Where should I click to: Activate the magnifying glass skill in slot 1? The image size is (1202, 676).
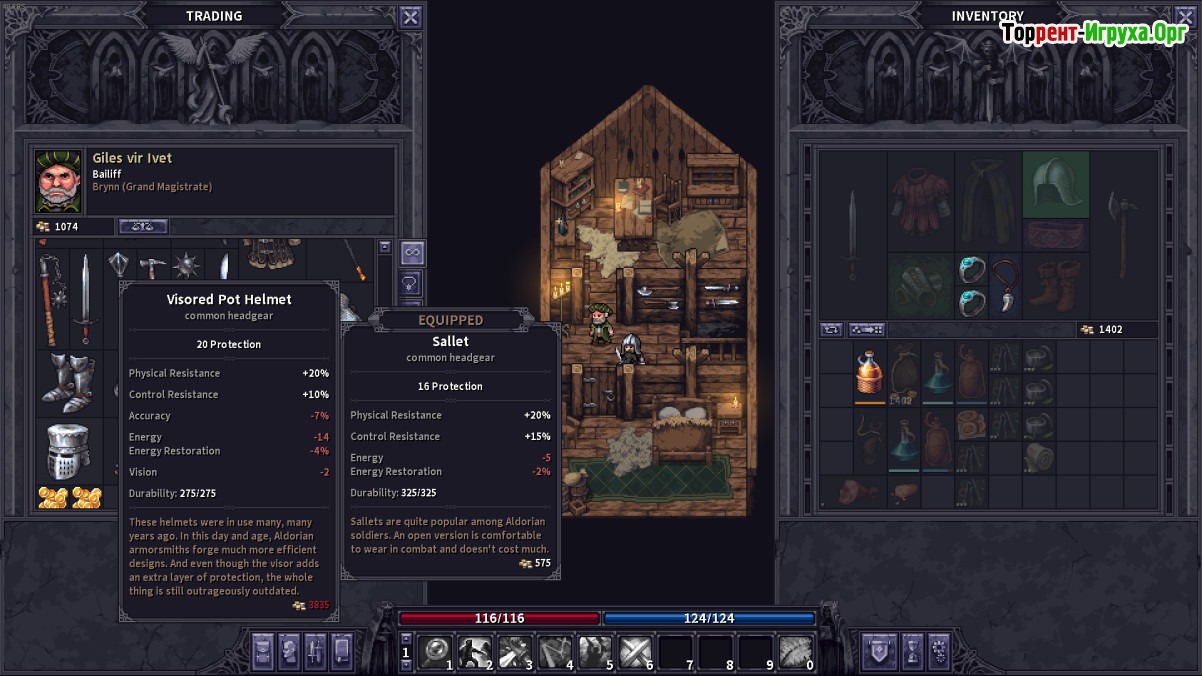point(435,652)
